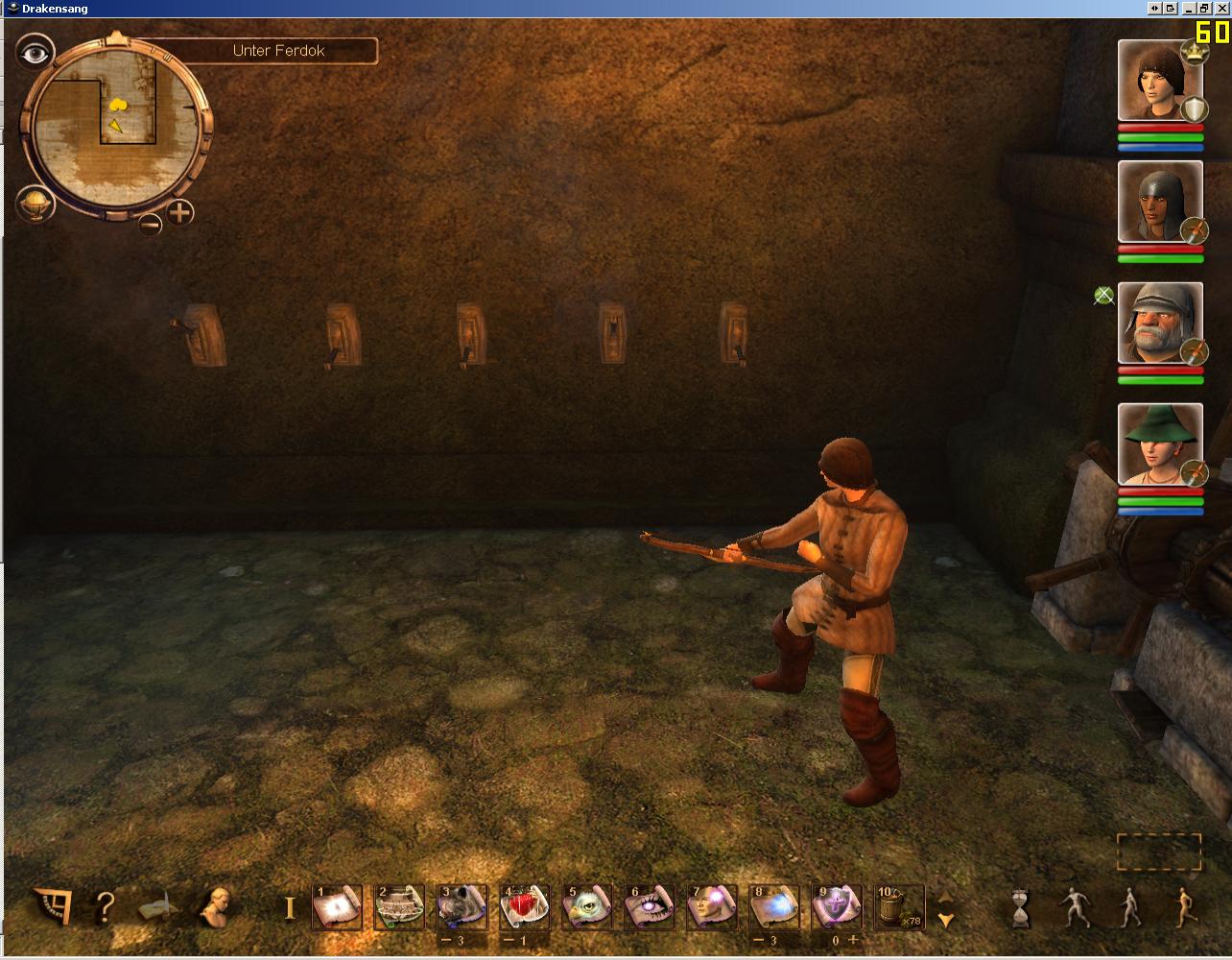Click the eye icon beside the minimap
The width and height of the screenshot is (1232, 960).
click(x=36, y=52)
